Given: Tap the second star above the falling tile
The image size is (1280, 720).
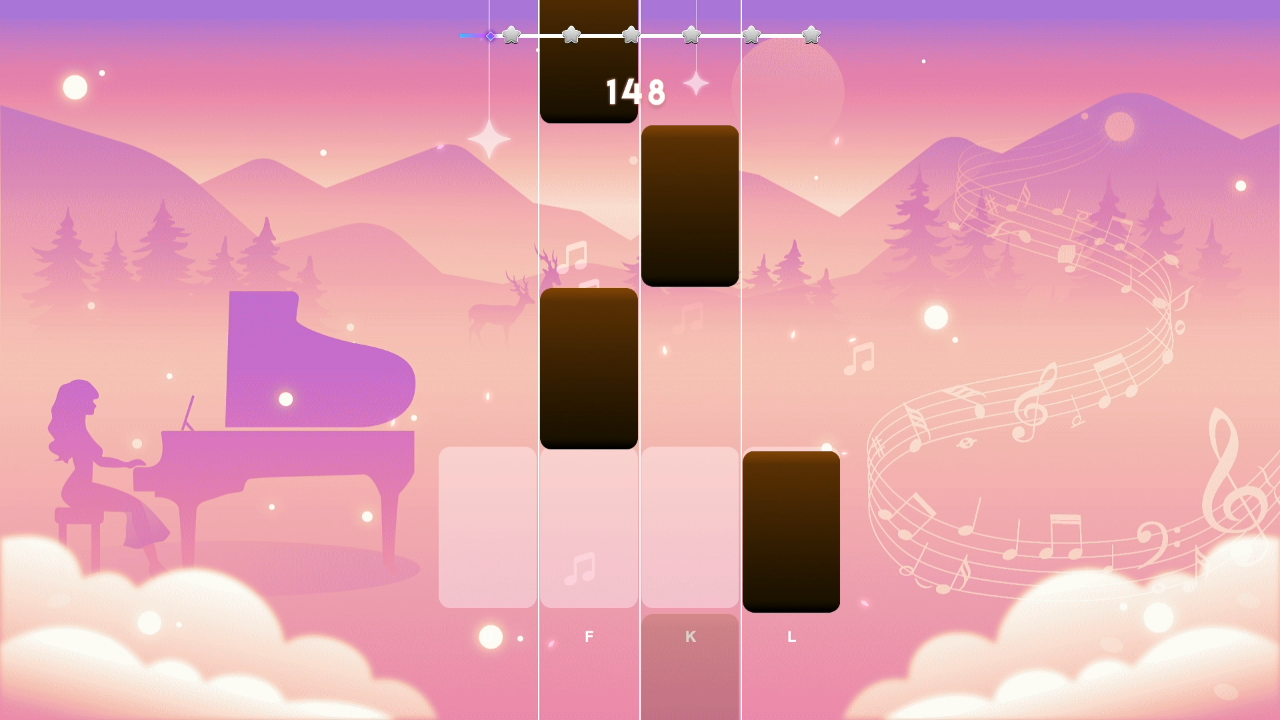Looking at the screenshot, I should [x=570, y=33].
